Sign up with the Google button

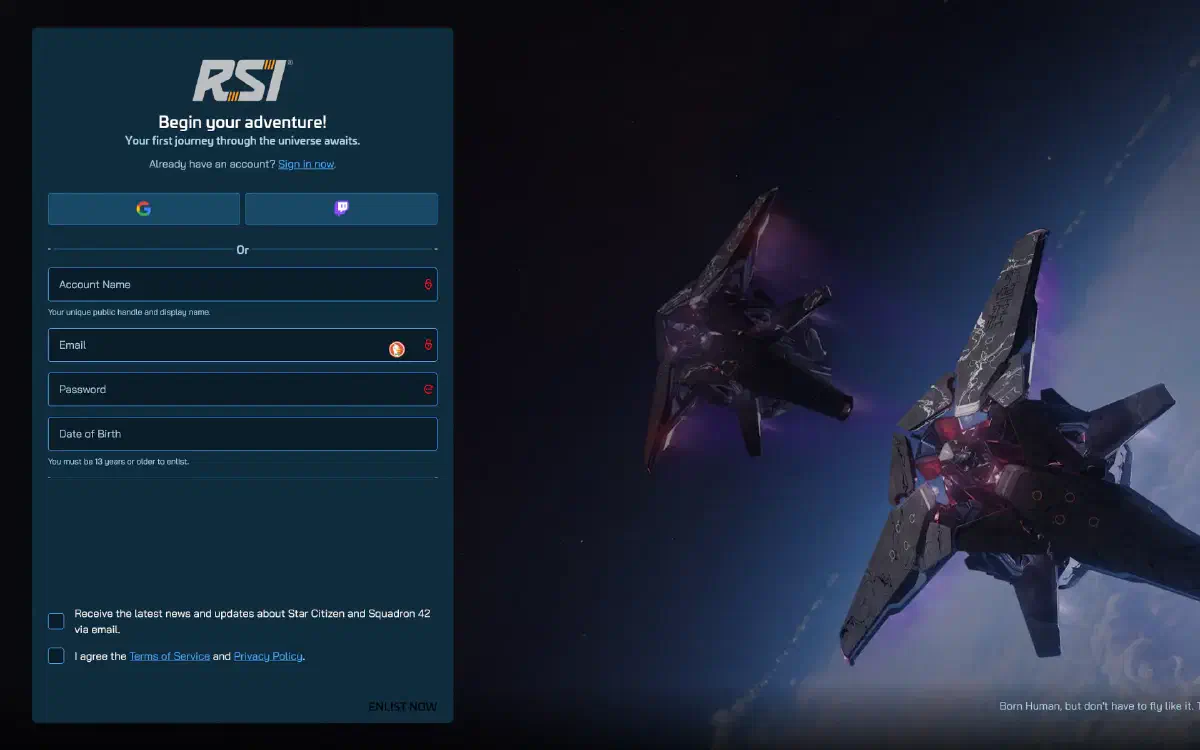point(144,209)
